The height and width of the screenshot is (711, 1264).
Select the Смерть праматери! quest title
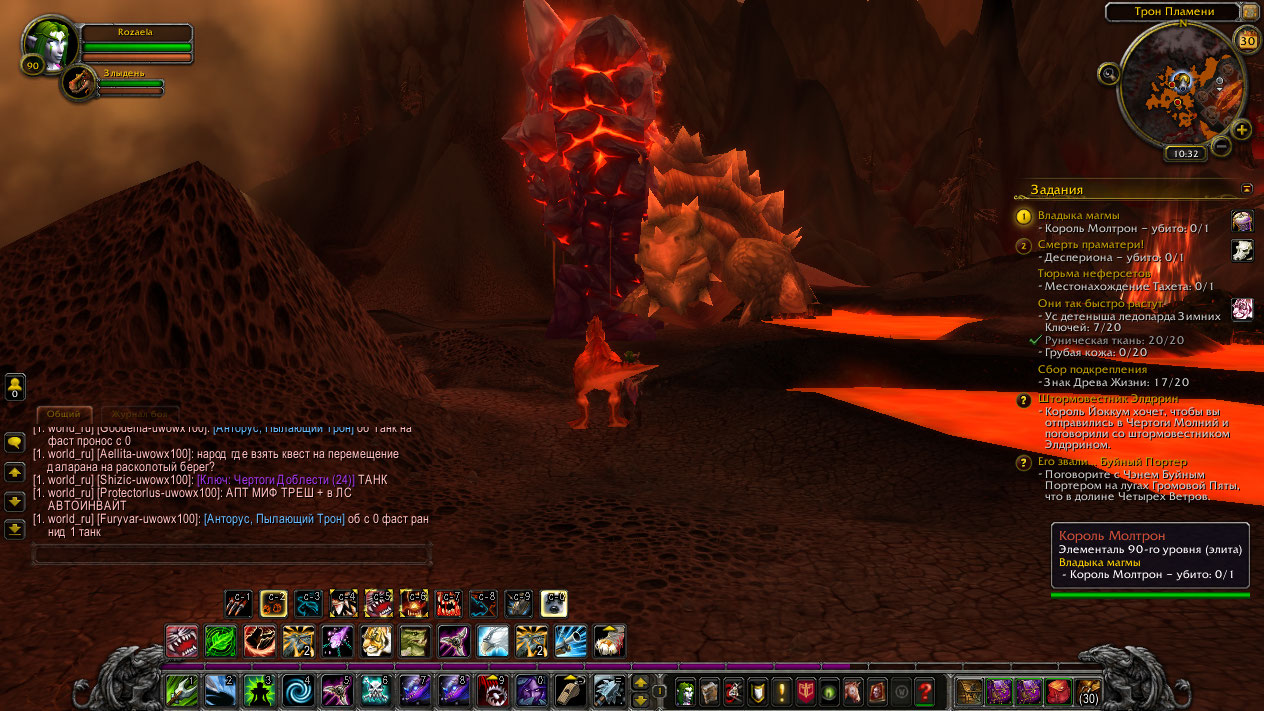pyautogui.click(x=1090, y=244)
